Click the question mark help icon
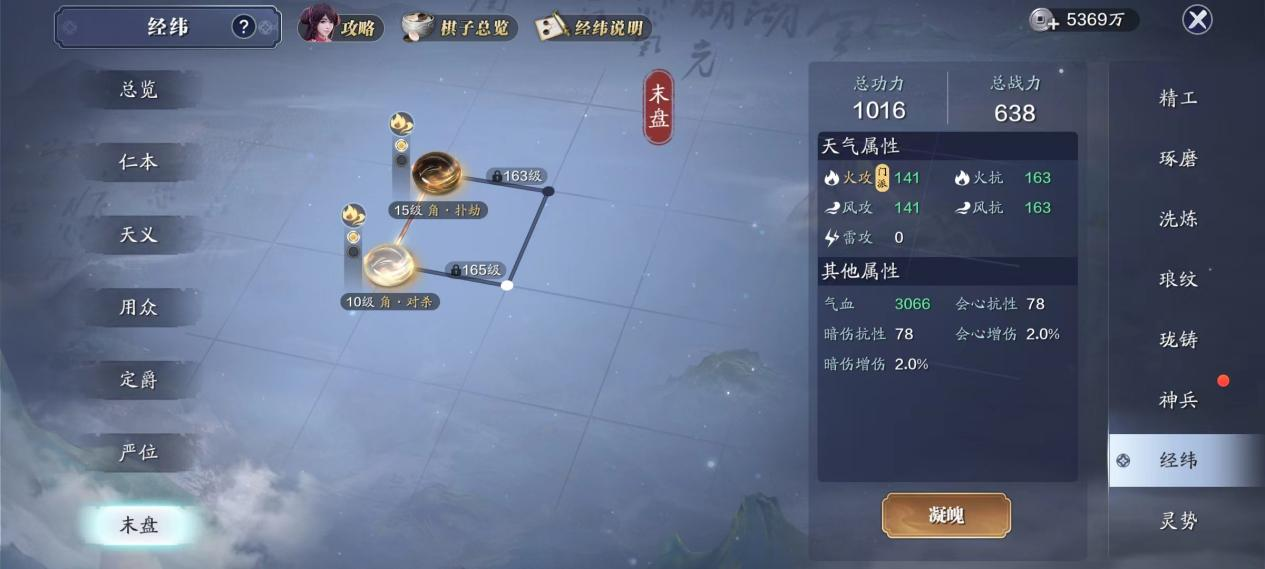Image resolution: width=1265 pixels, height=569 pixels. pyautogui.click(x=244, y=27)
